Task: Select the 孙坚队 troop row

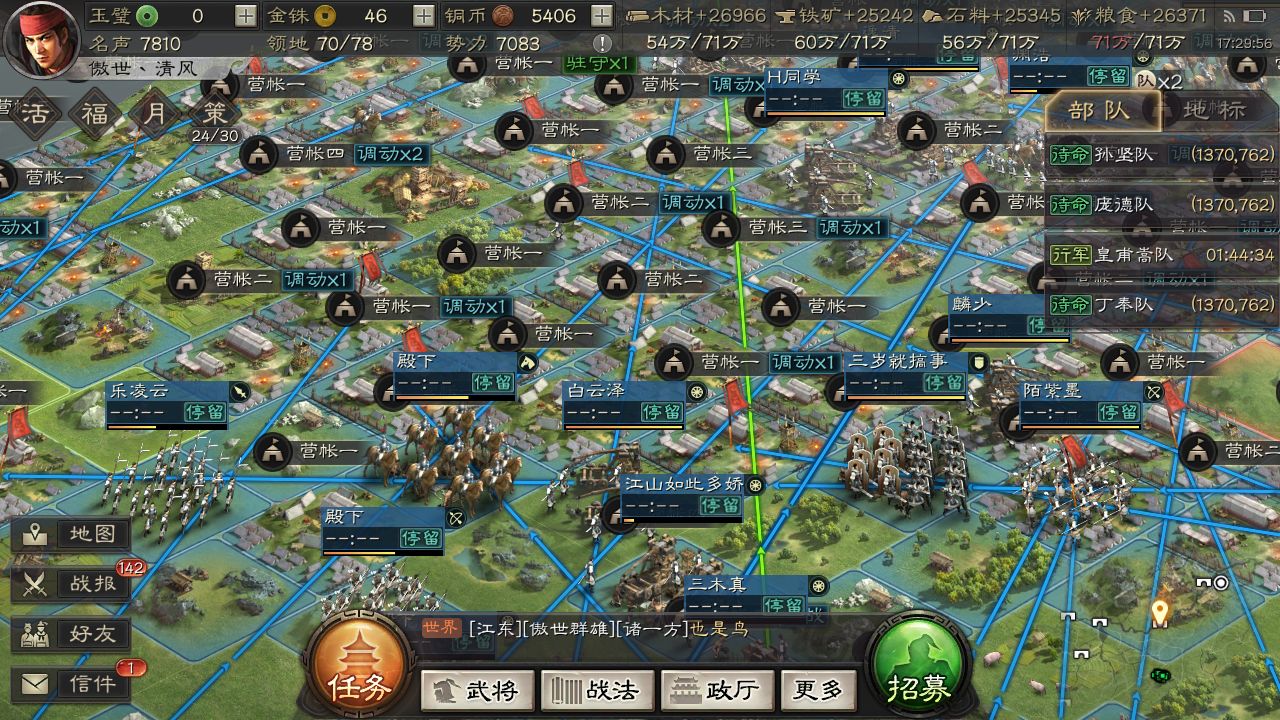Action: 1161,155
